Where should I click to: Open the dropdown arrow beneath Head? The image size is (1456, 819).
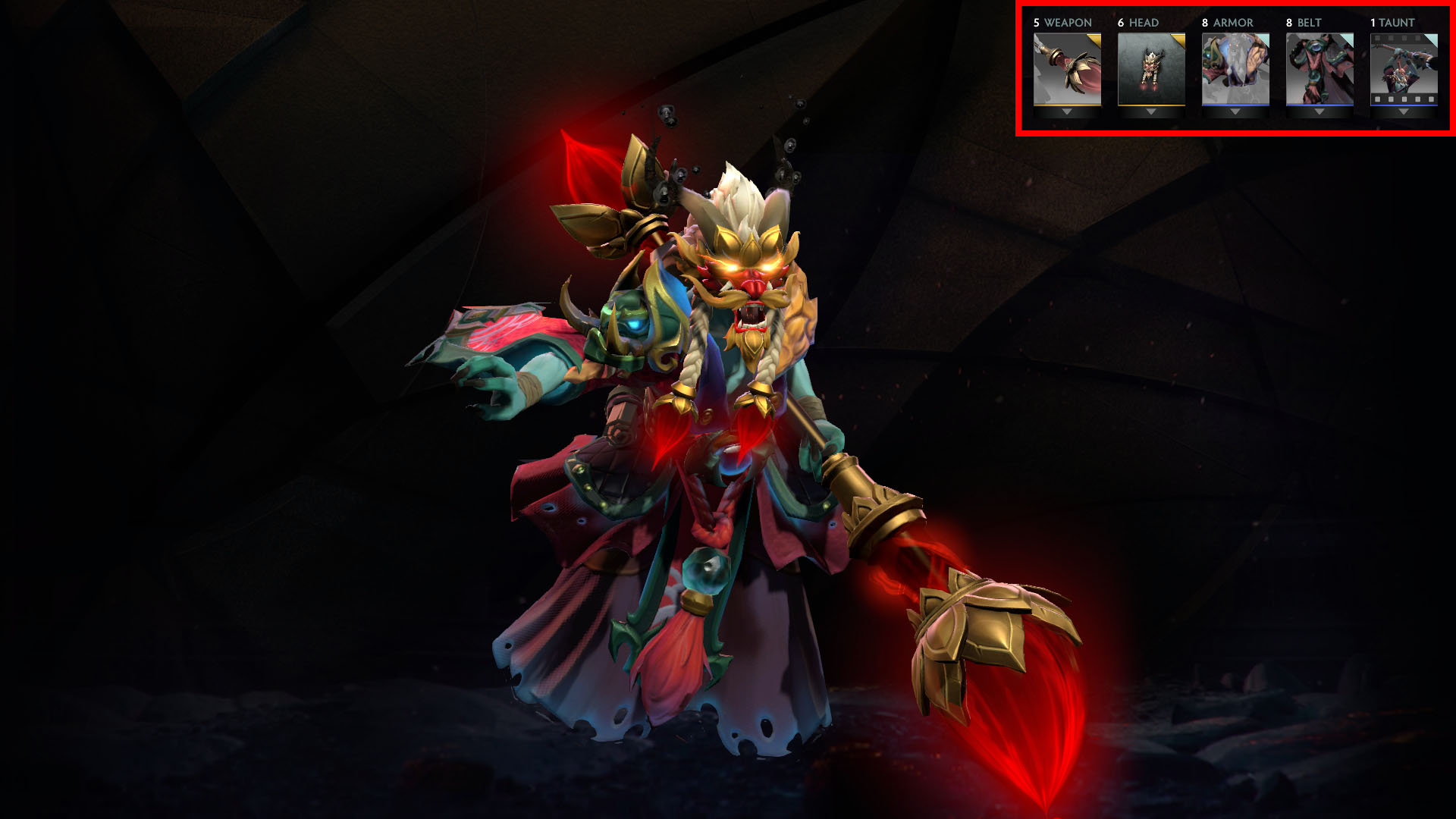click(x=1151, y=112)
